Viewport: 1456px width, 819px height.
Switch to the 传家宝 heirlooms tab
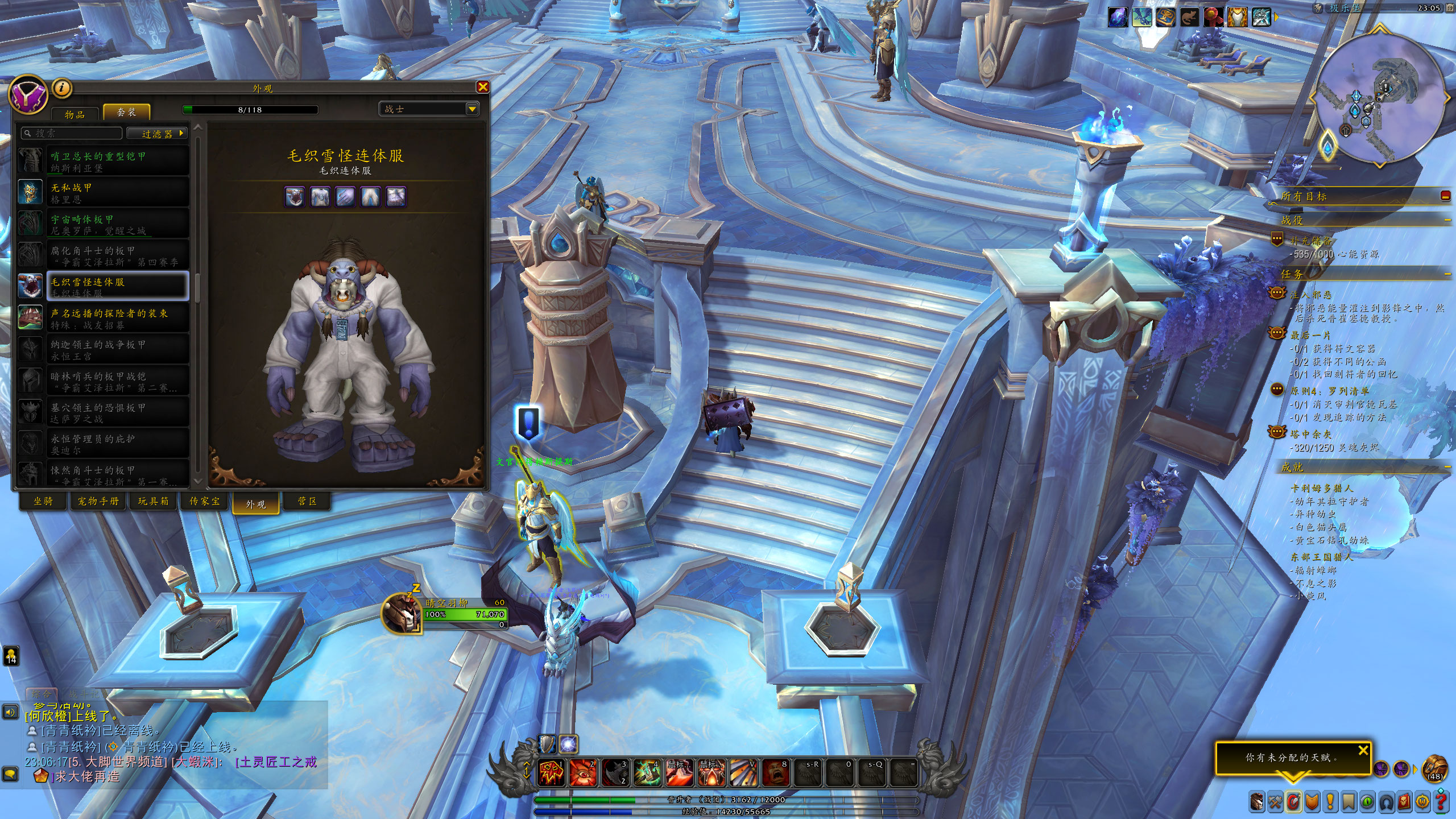point(204,501)
